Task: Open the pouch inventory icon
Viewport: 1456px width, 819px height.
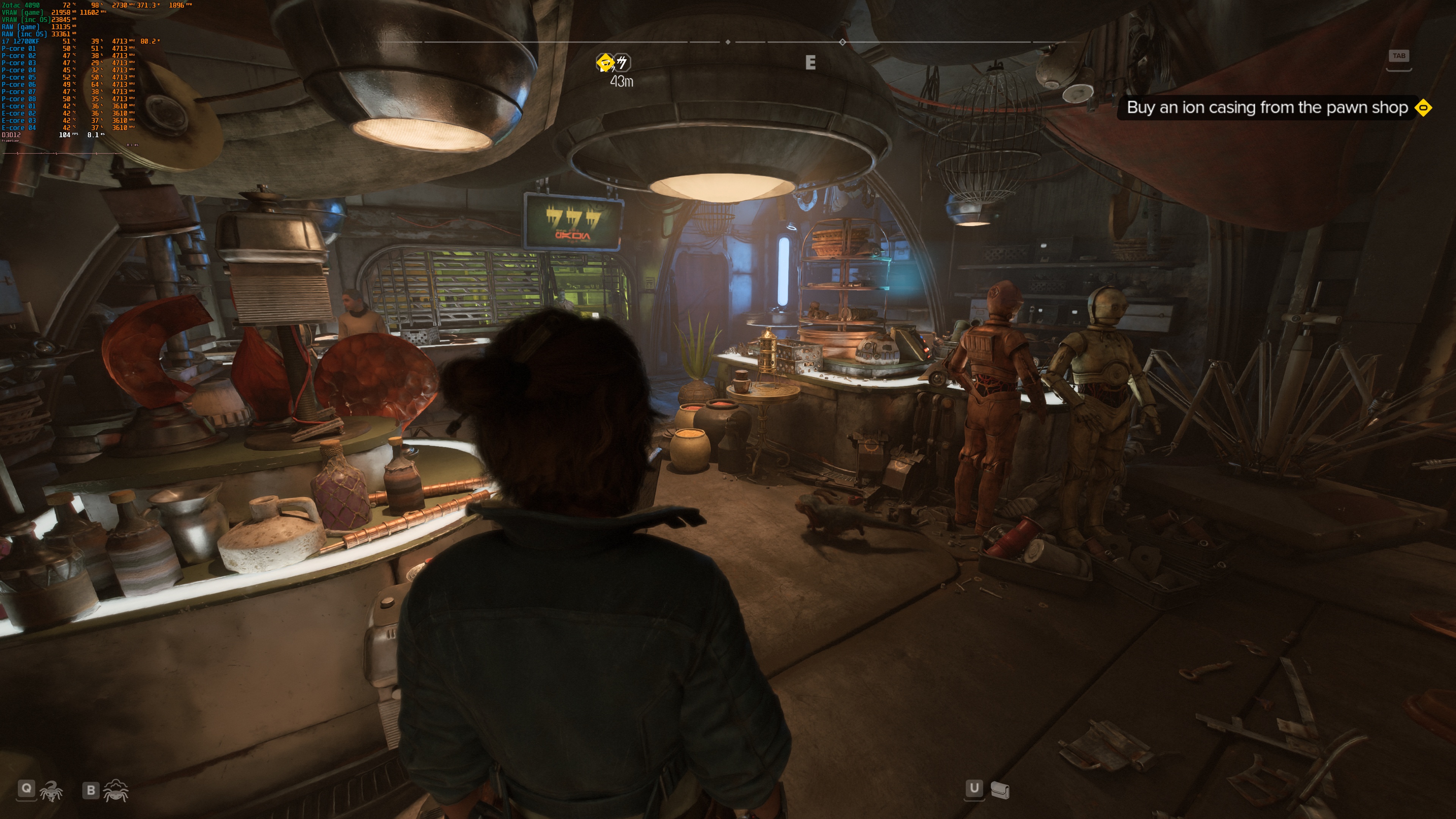Action: 1000,790
